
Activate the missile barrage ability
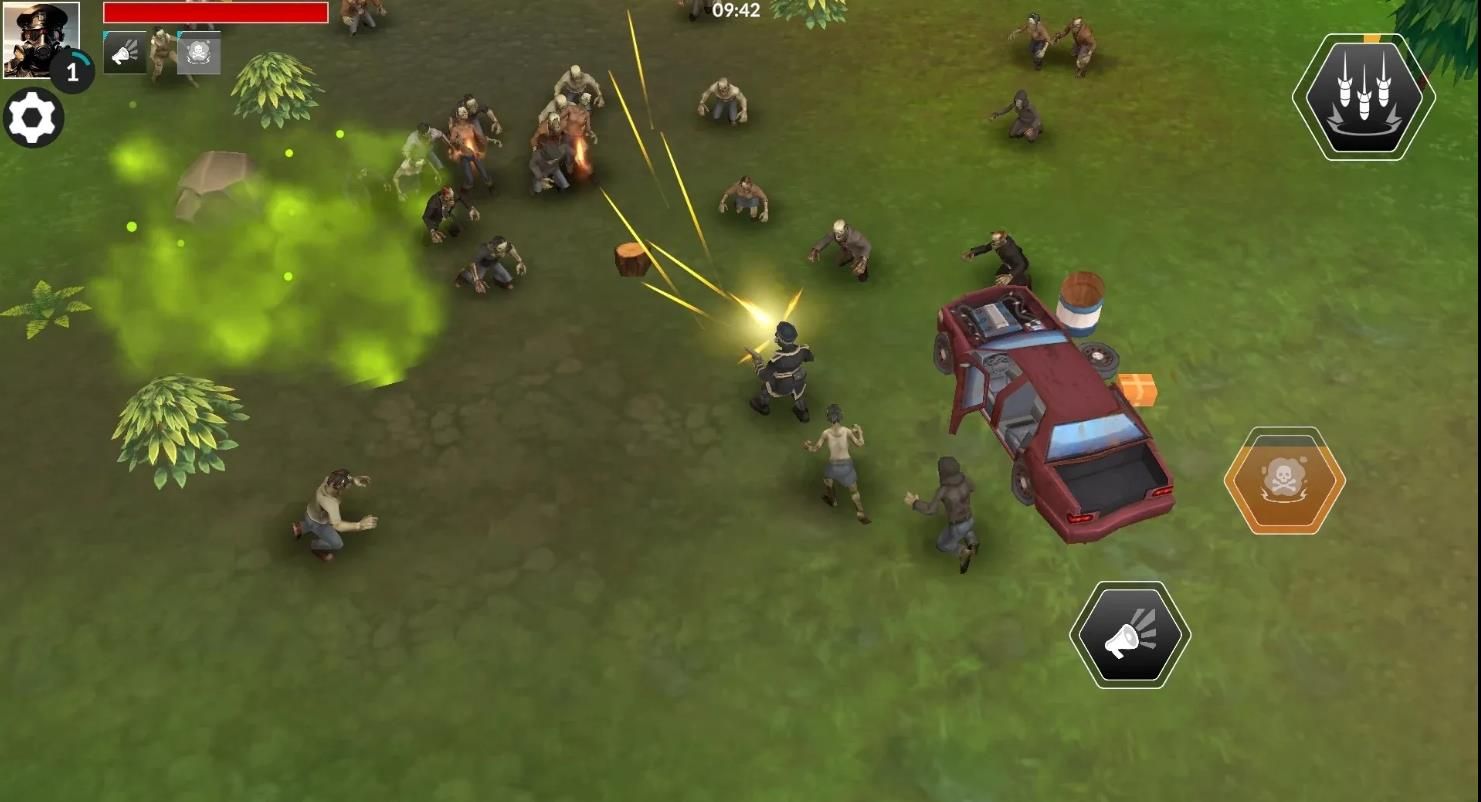pyautogui.click(x=1364, y=97)
